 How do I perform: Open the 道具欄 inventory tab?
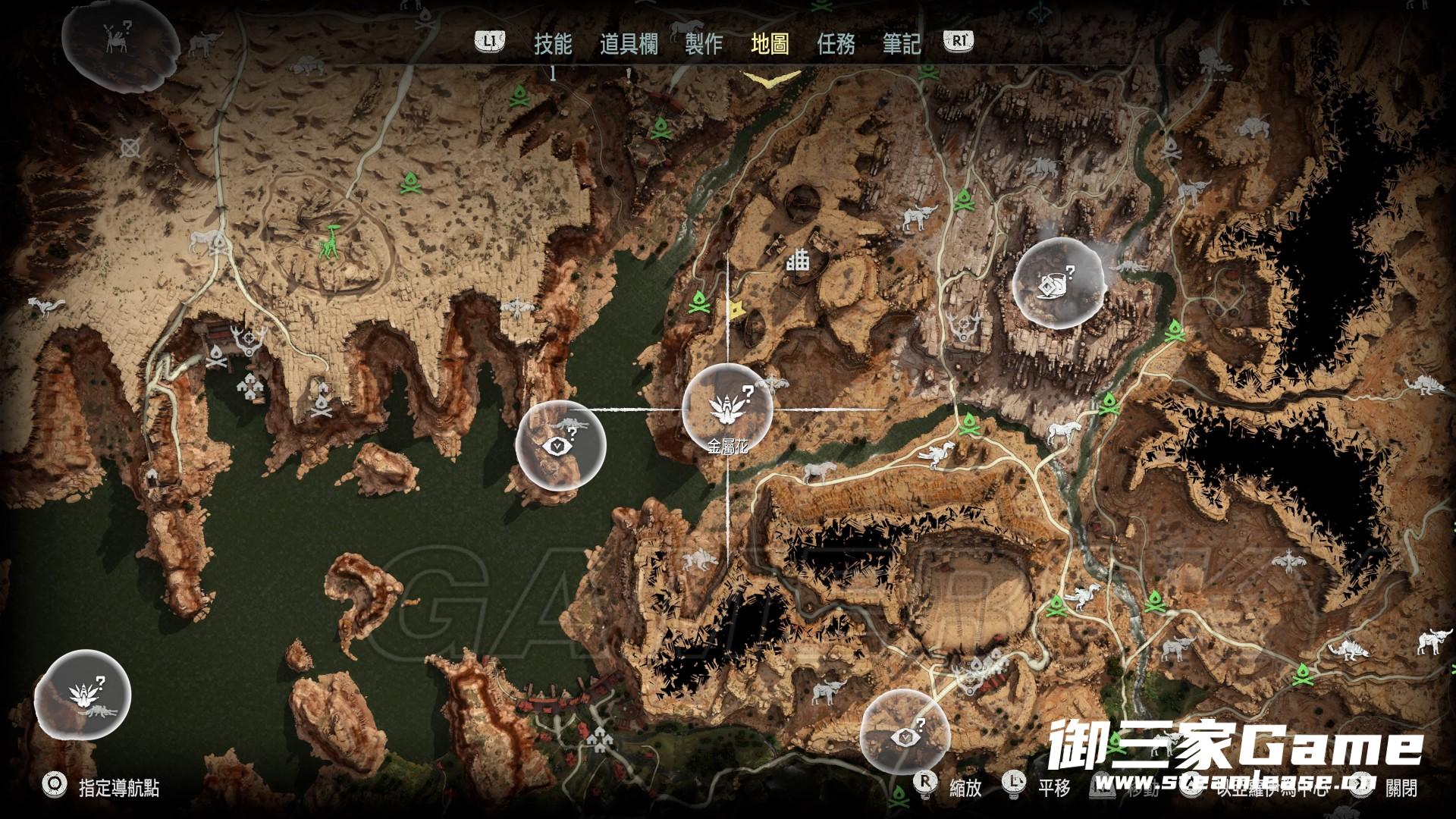[x=629, y=44]
